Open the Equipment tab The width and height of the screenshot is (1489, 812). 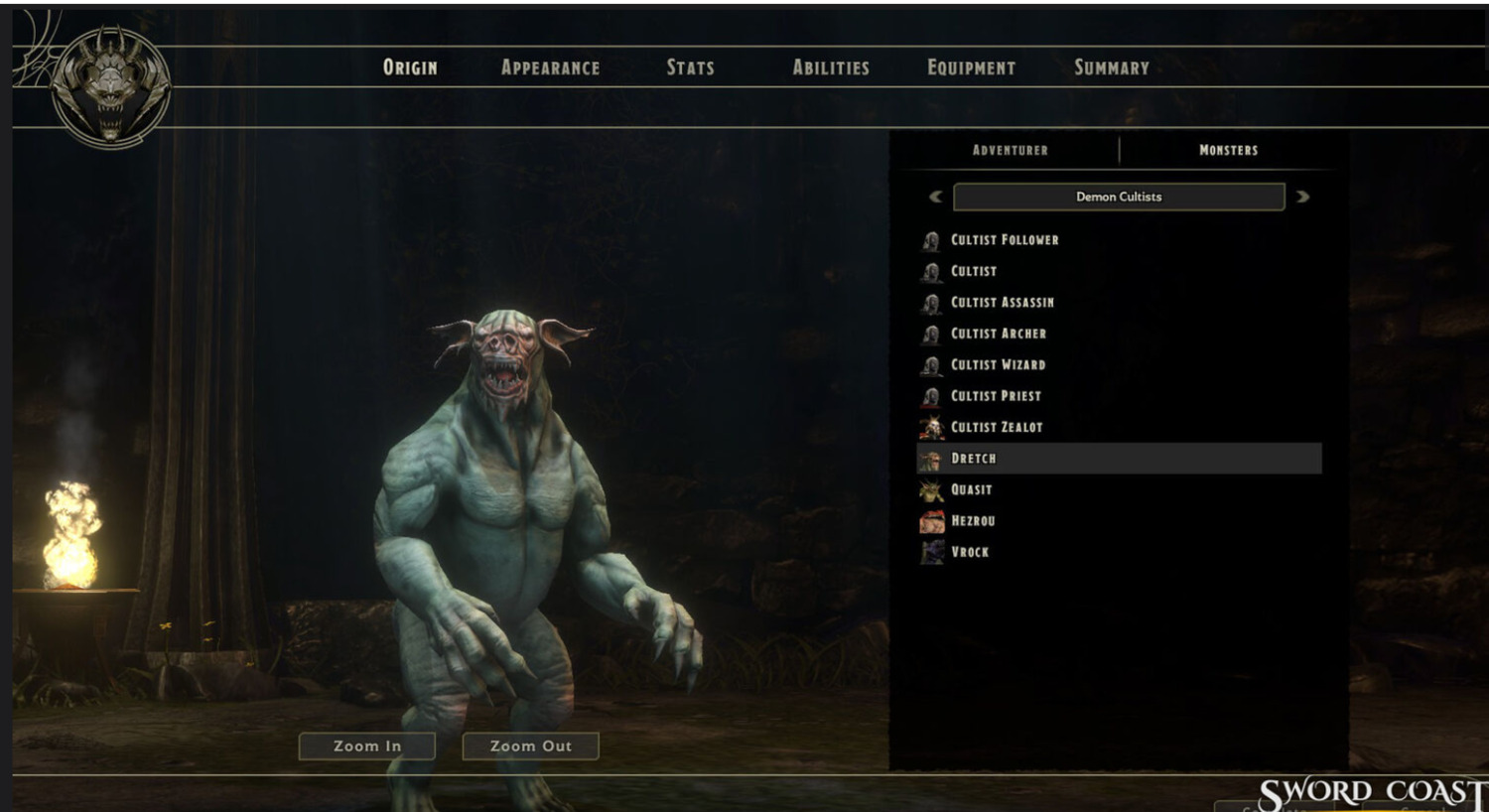971,68
